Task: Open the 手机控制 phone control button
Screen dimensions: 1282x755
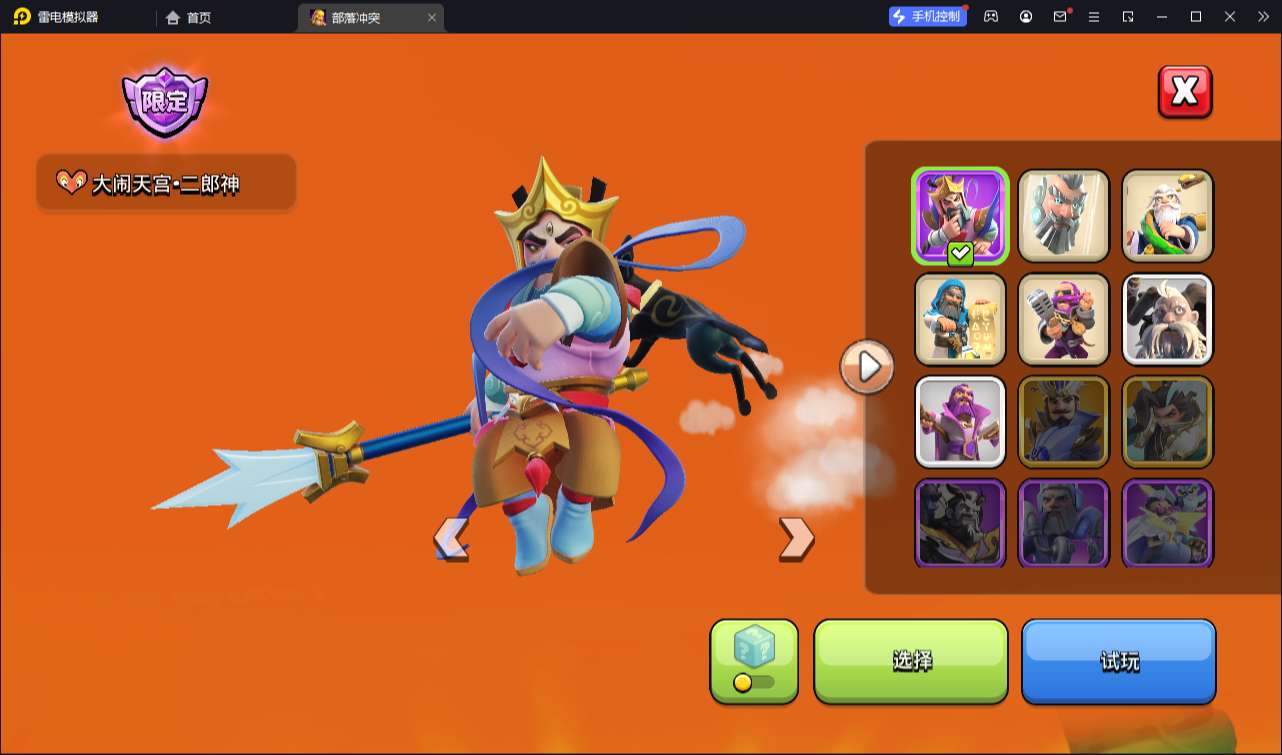Action: click(928, 16)
